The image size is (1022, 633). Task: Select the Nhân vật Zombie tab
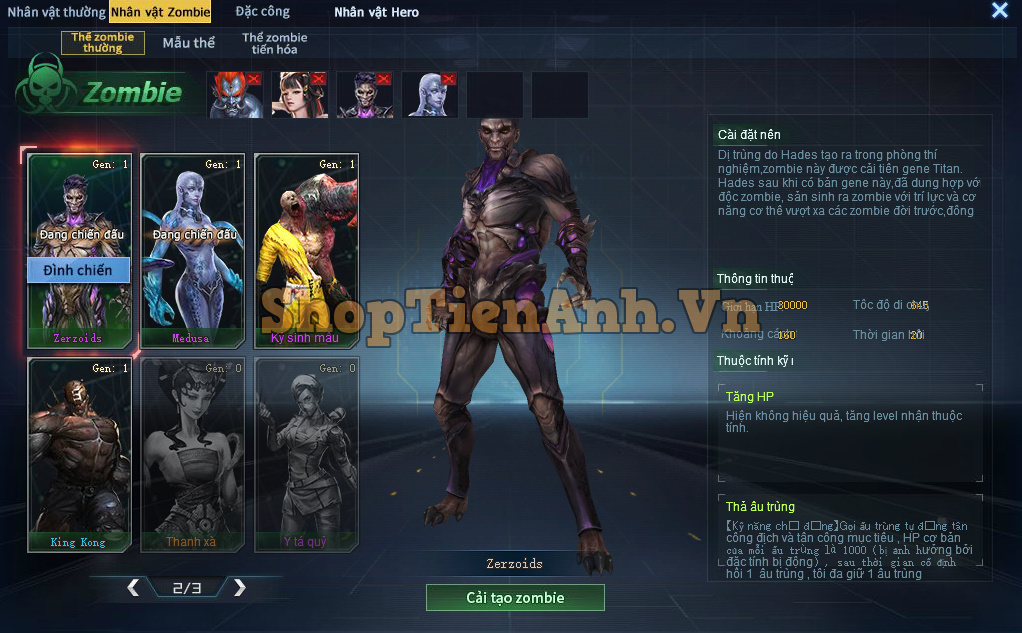tap(160, 12)
